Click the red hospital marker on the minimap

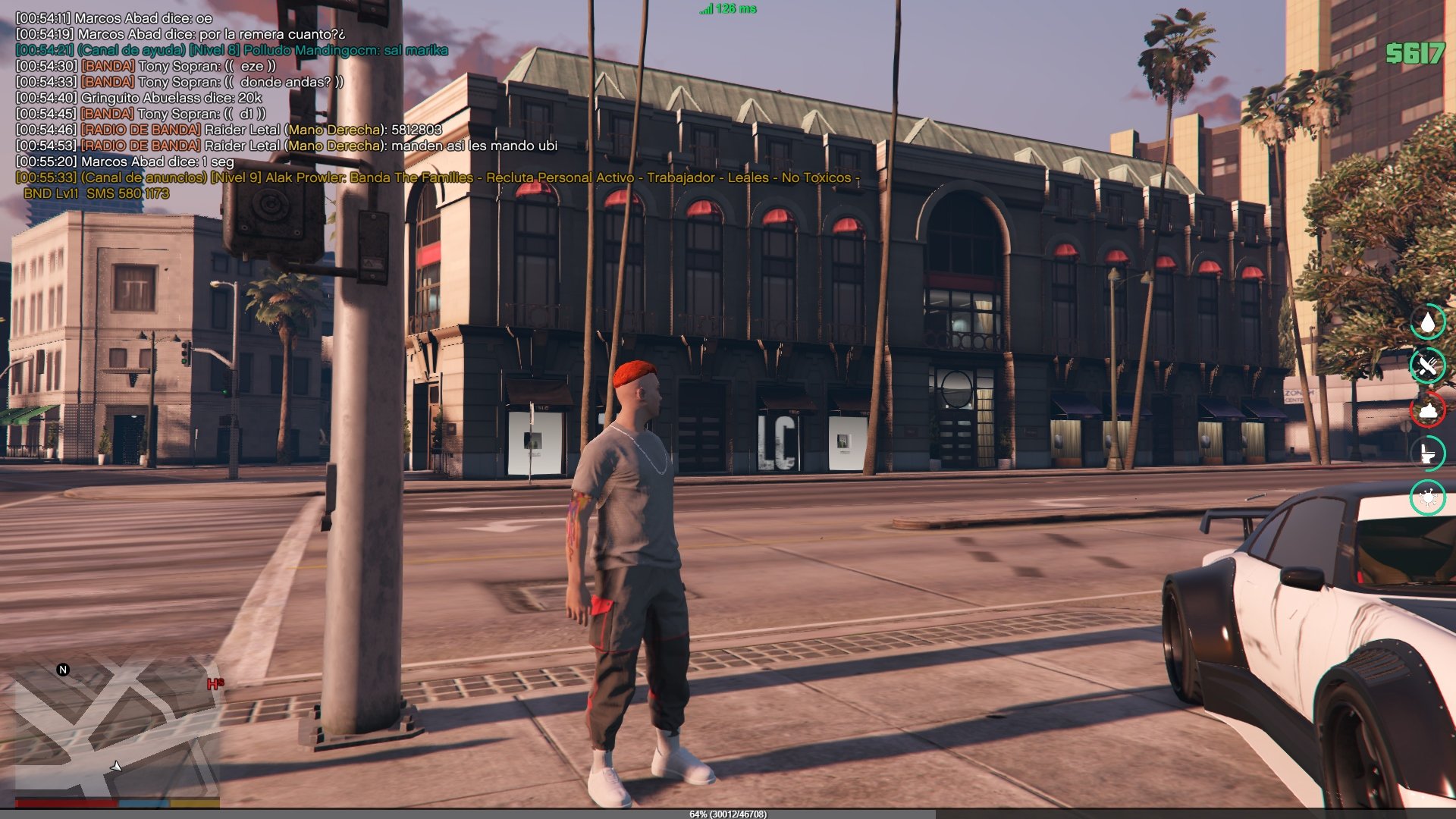coord(215,684)
